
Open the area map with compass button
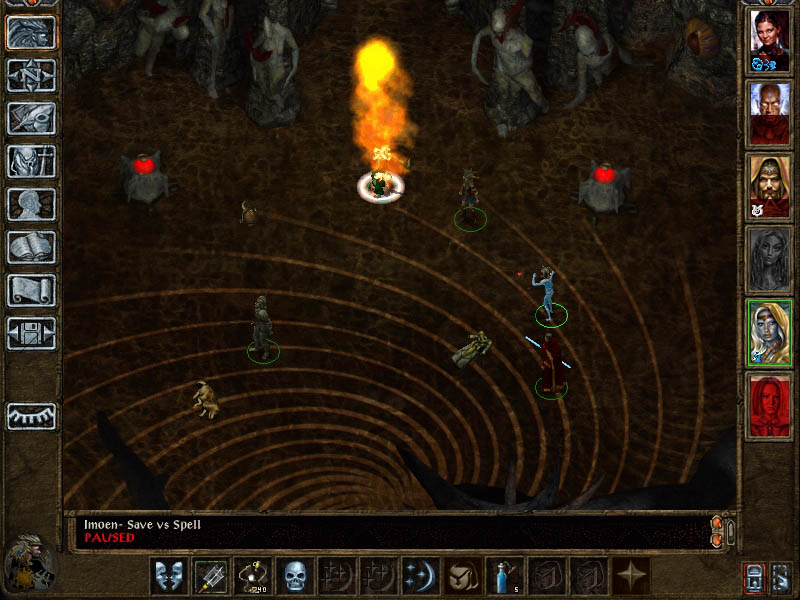(31, 75)
